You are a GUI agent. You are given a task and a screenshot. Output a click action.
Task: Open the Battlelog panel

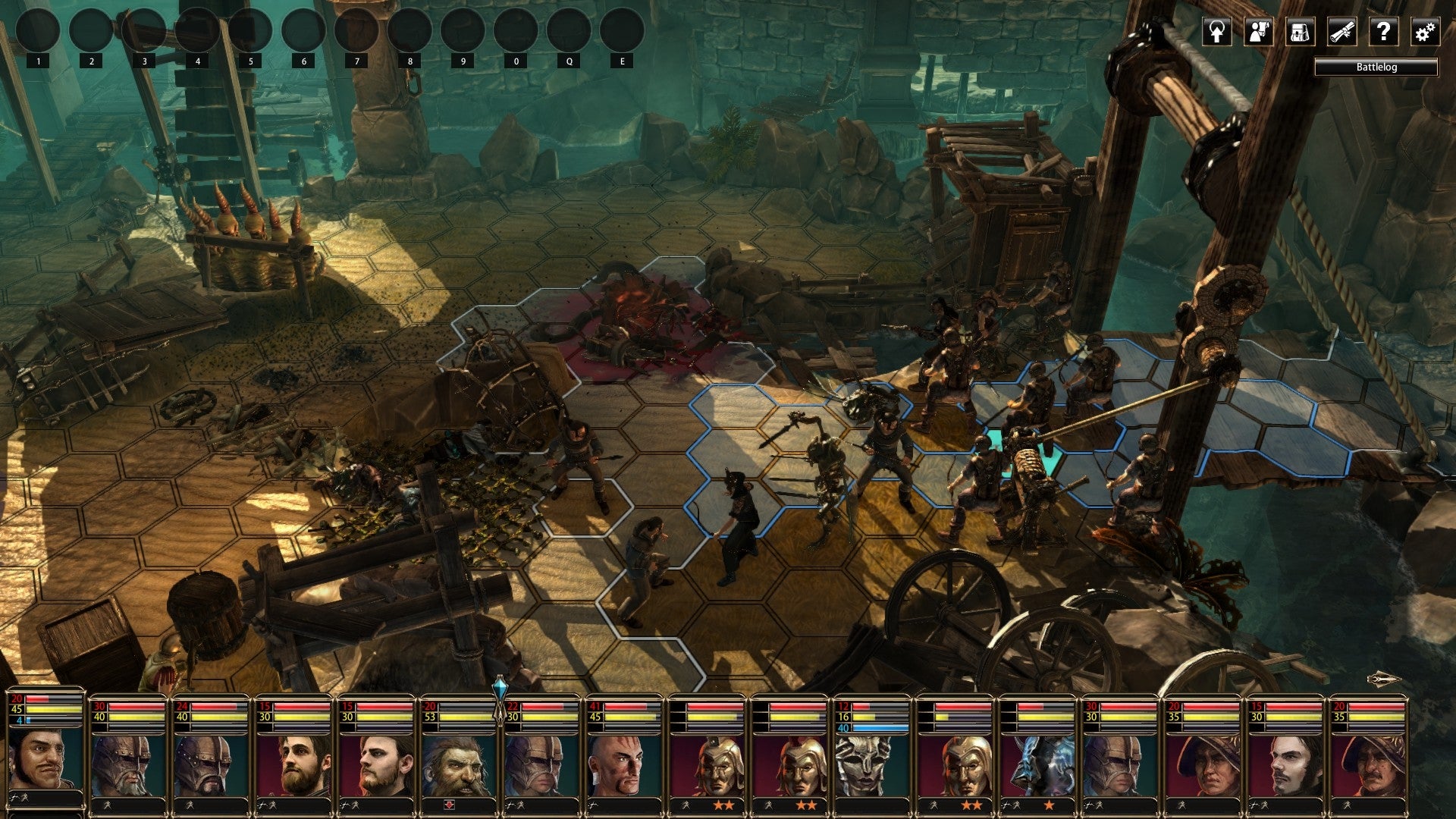tap(1376, 67)
